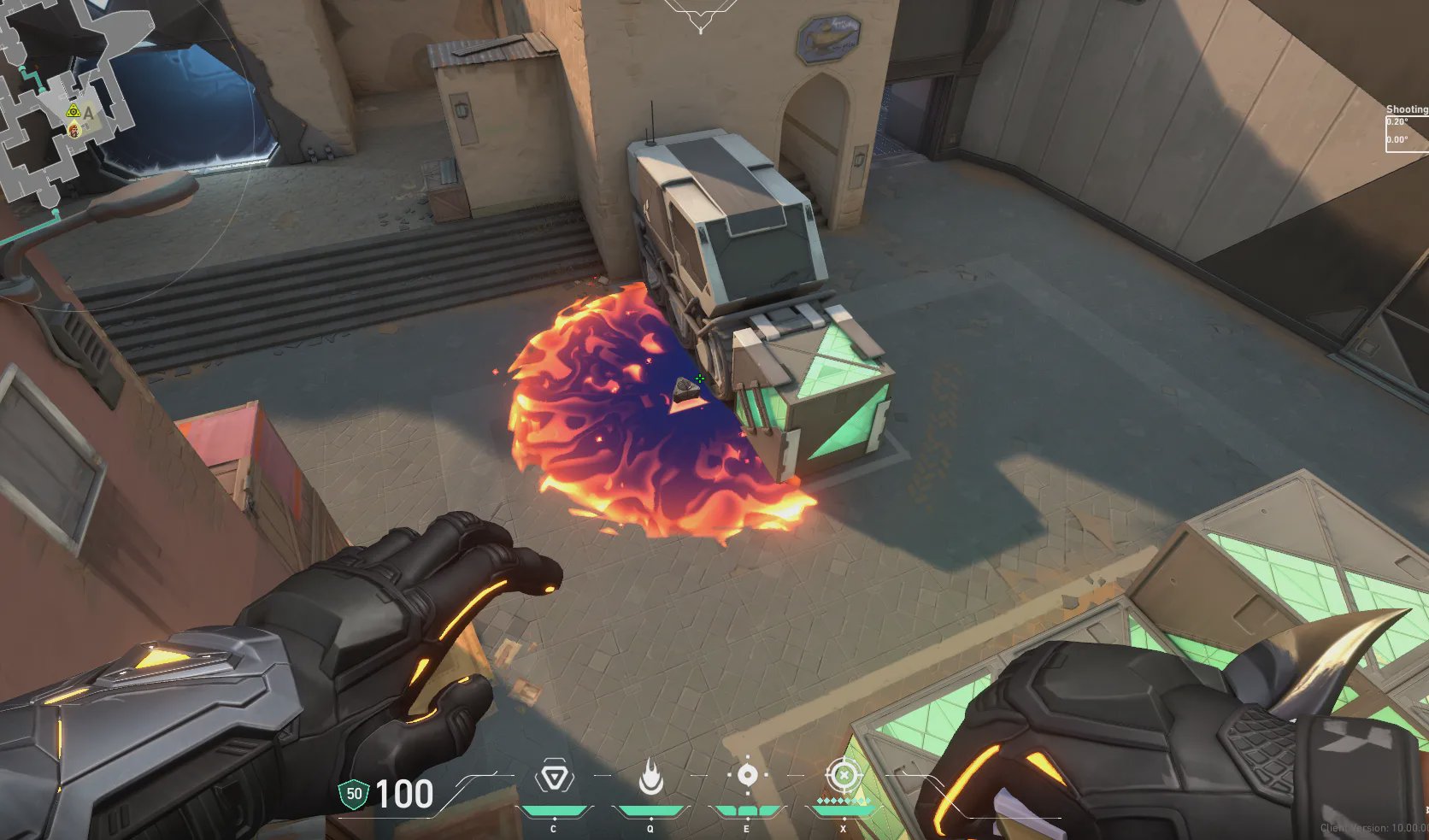
Task: Click the agent portrait marker on the minimap
Action: 74,130
